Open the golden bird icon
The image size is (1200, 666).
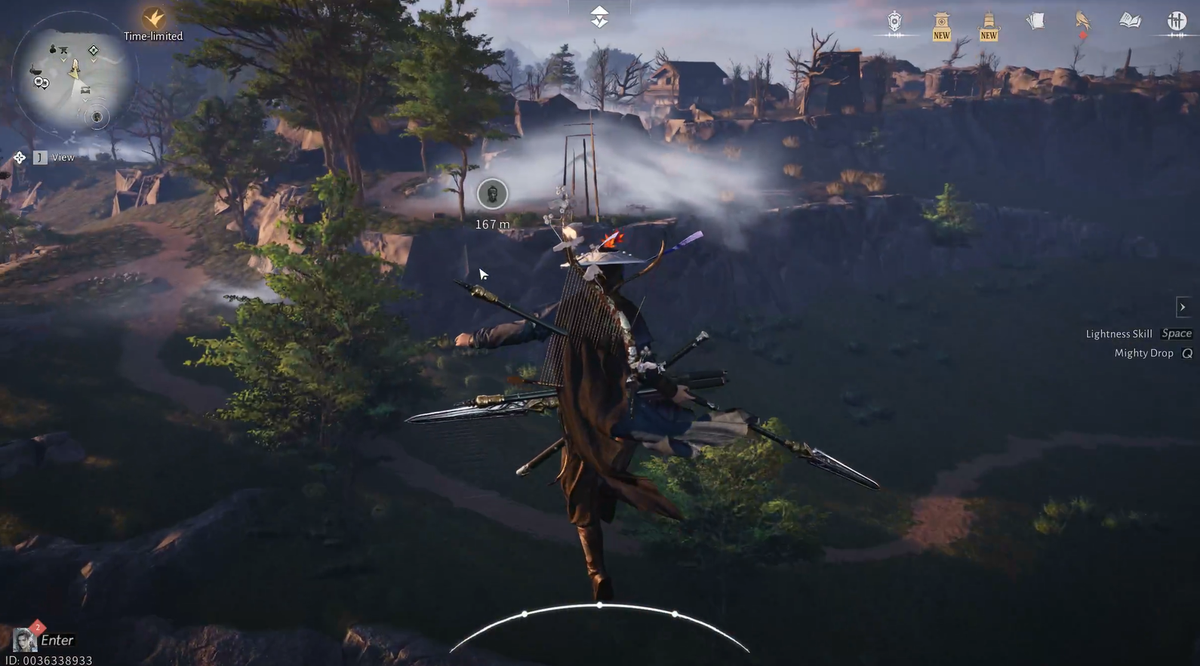pyautogui.click(x=1082, y=20)
